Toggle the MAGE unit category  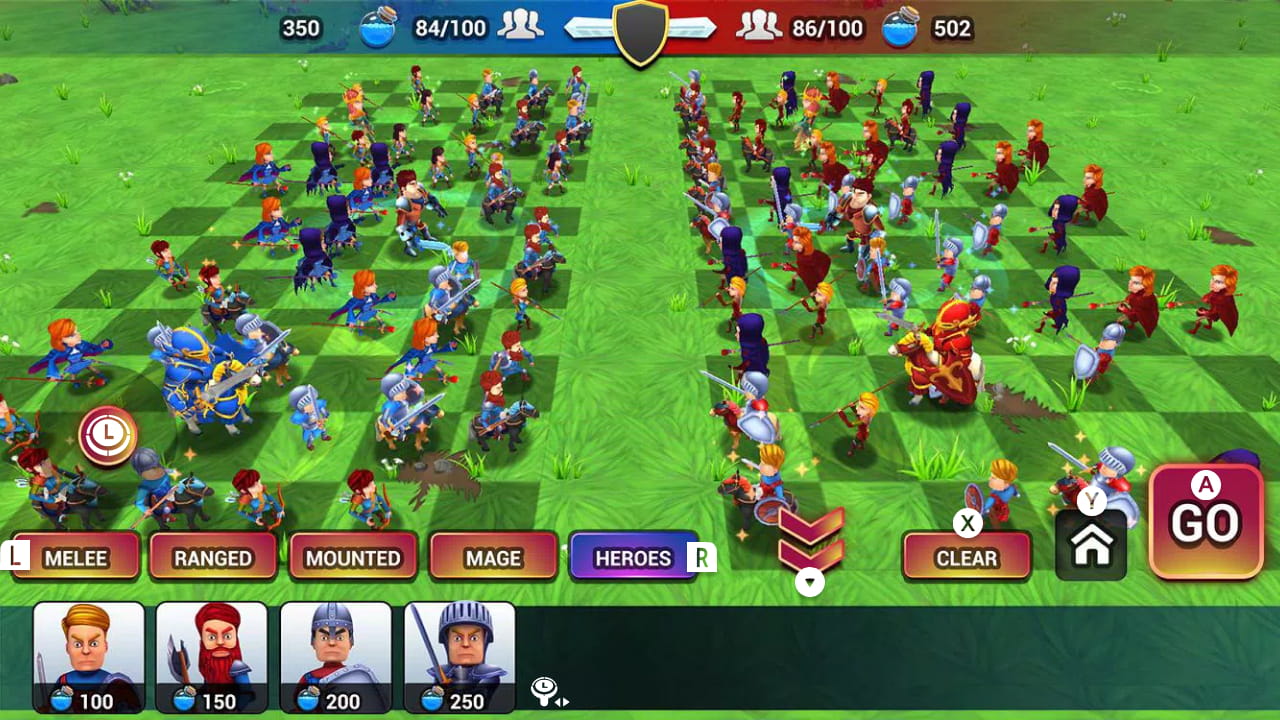pyautogui.click(x=493, y=557)
